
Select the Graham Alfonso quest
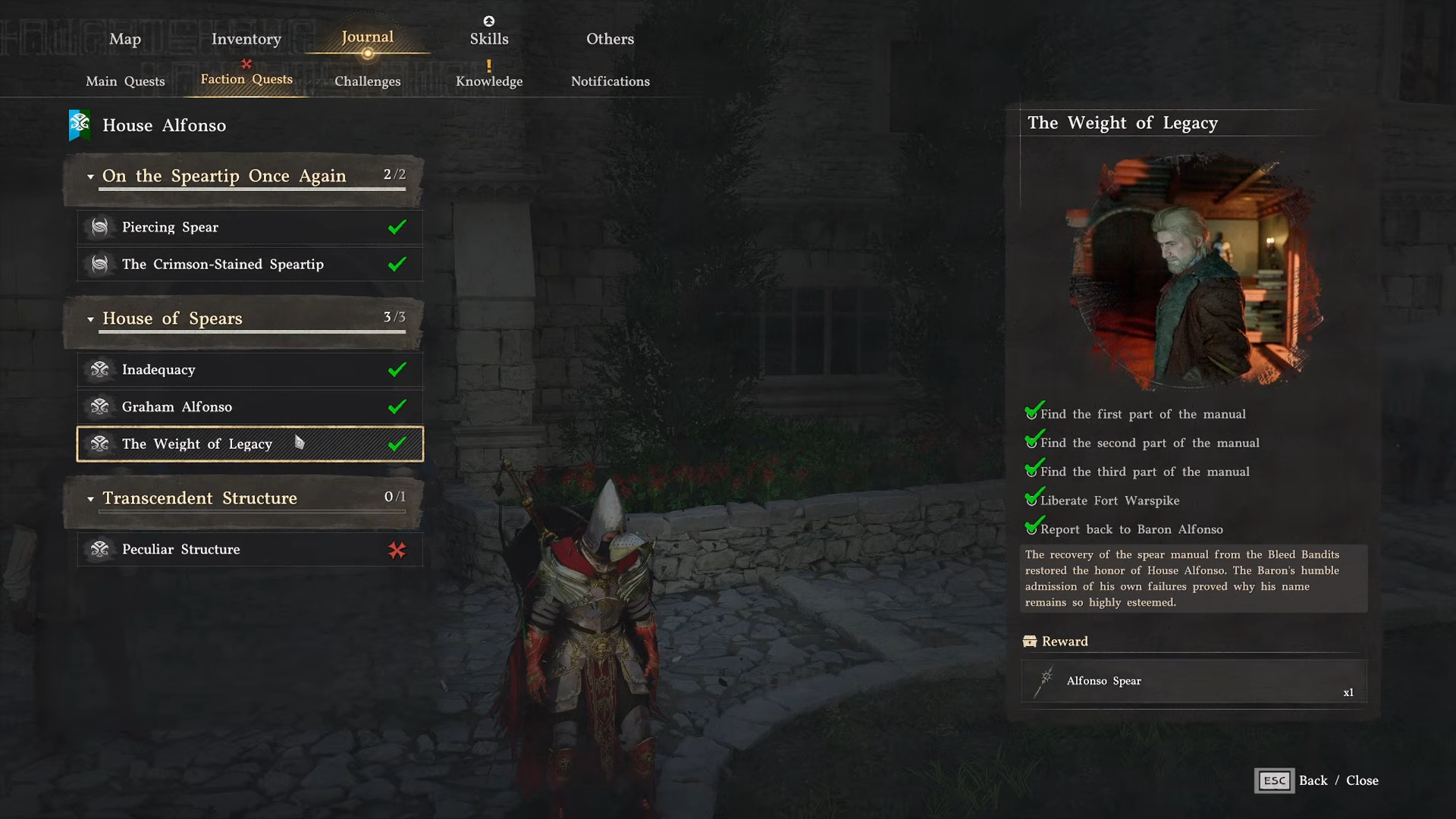coord(249,406)
